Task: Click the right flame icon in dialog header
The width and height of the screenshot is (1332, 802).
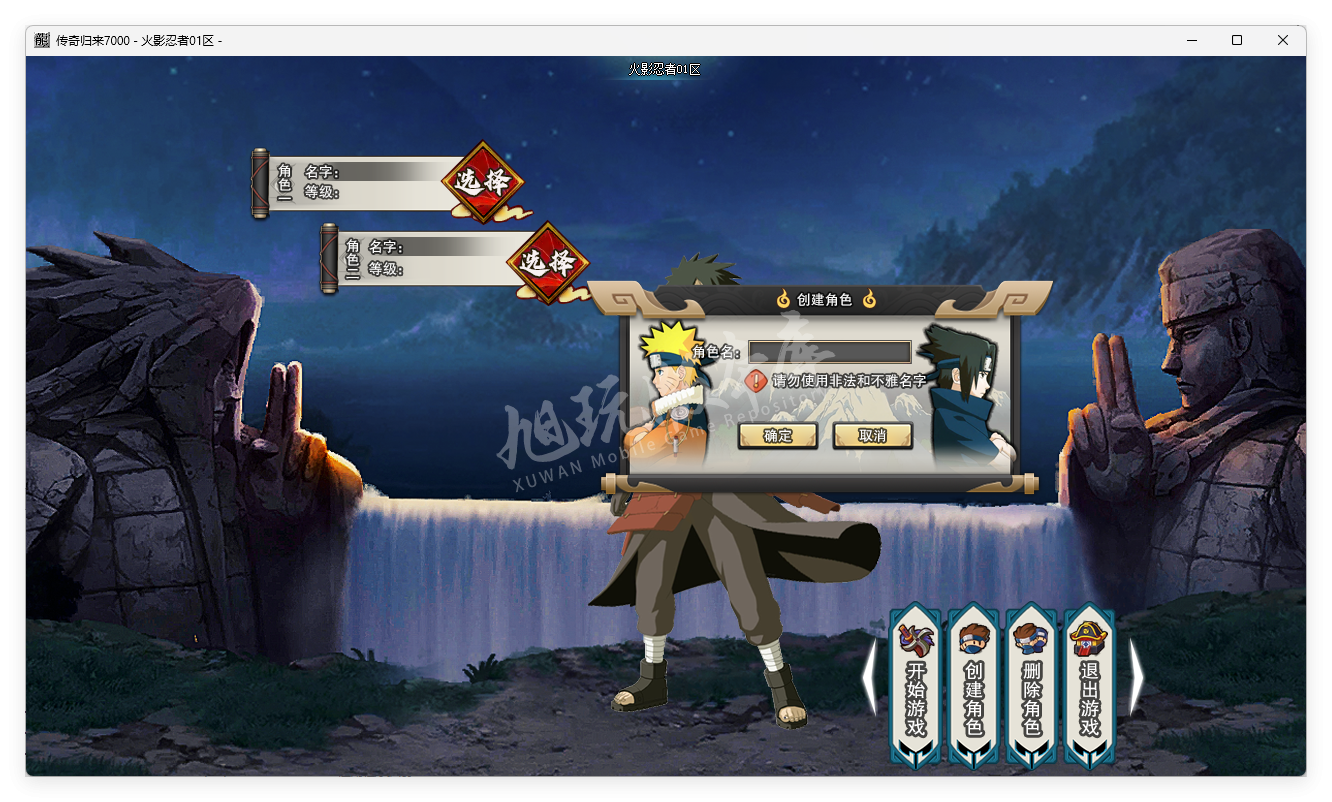Action: click(x=870, y=299)
